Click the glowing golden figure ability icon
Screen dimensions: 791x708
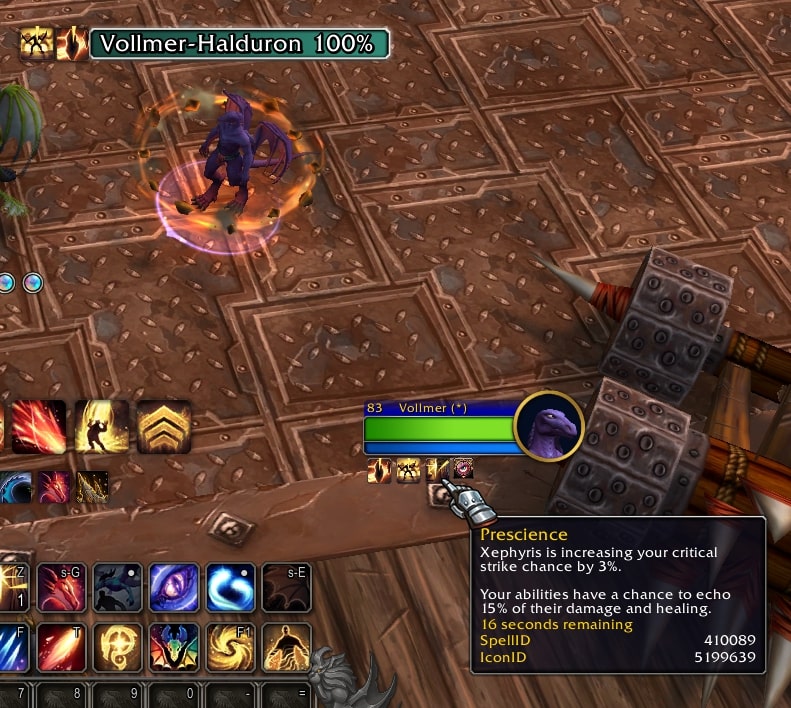[102, 427]
